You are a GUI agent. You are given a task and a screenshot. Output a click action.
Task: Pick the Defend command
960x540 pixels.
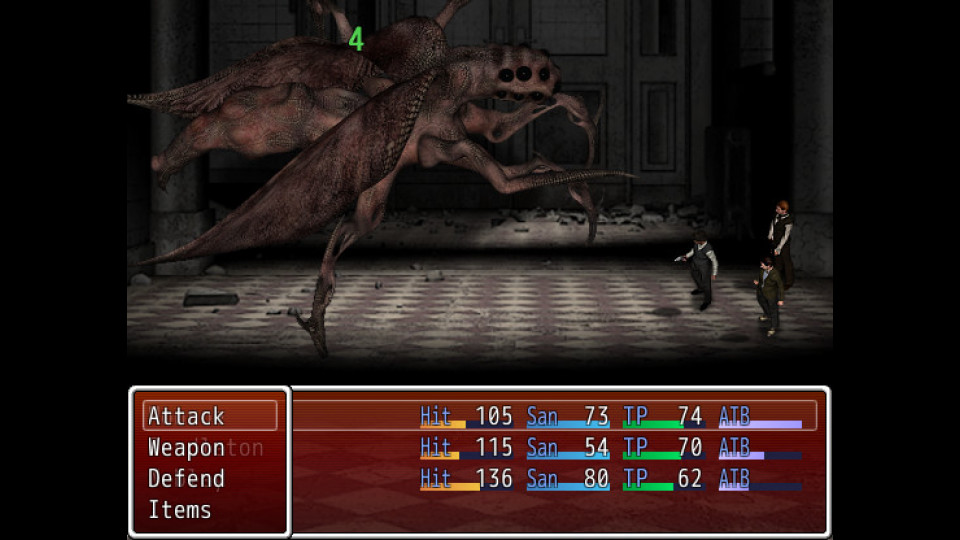click(187, 479)
